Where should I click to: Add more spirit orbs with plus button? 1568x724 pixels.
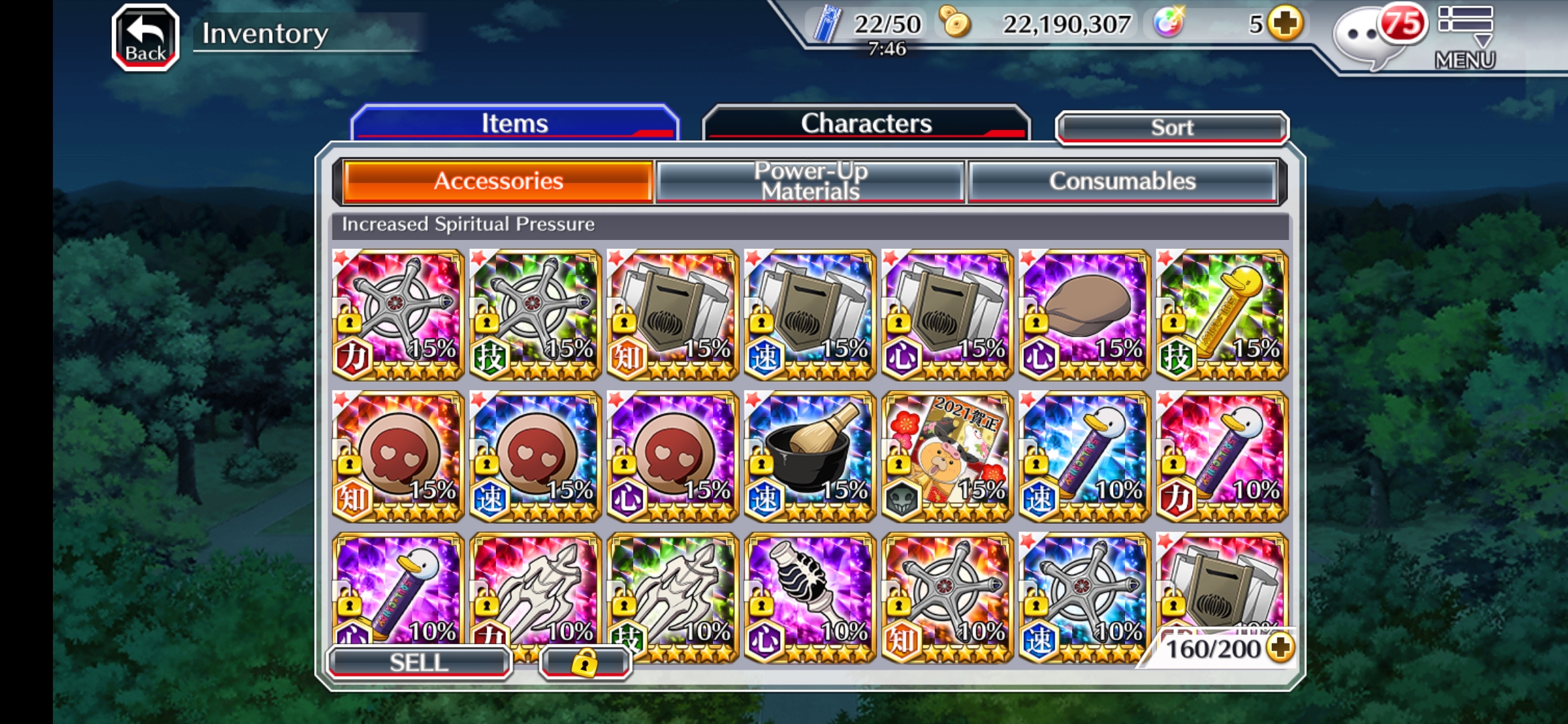[x=1285, y=24]
